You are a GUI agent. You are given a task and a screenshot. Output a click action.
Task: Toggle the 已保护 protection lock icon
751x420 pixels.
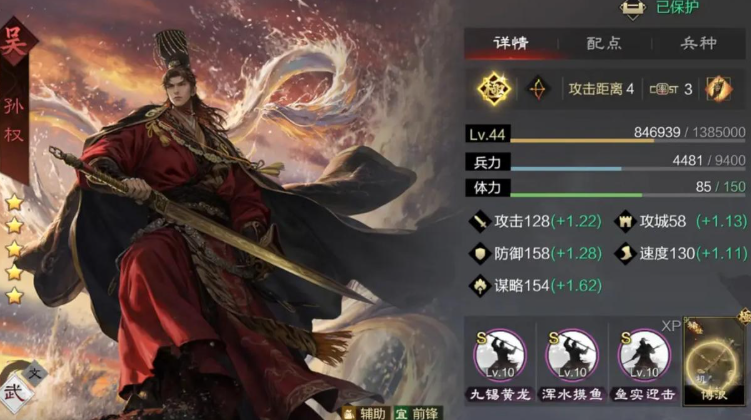632,8
